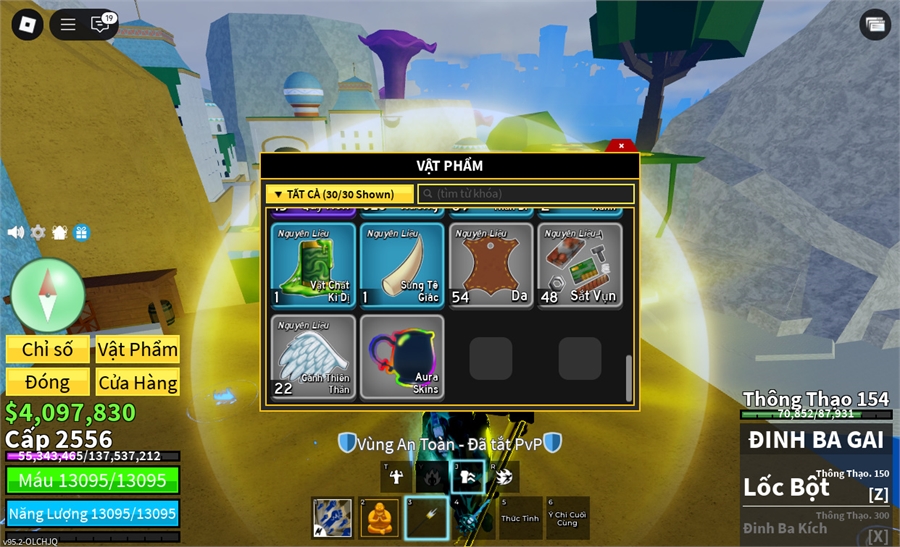Open the Roblox chat with notifications
This screenshot has height=547, width=900.
pyautogui.click(x=100, y=24)
